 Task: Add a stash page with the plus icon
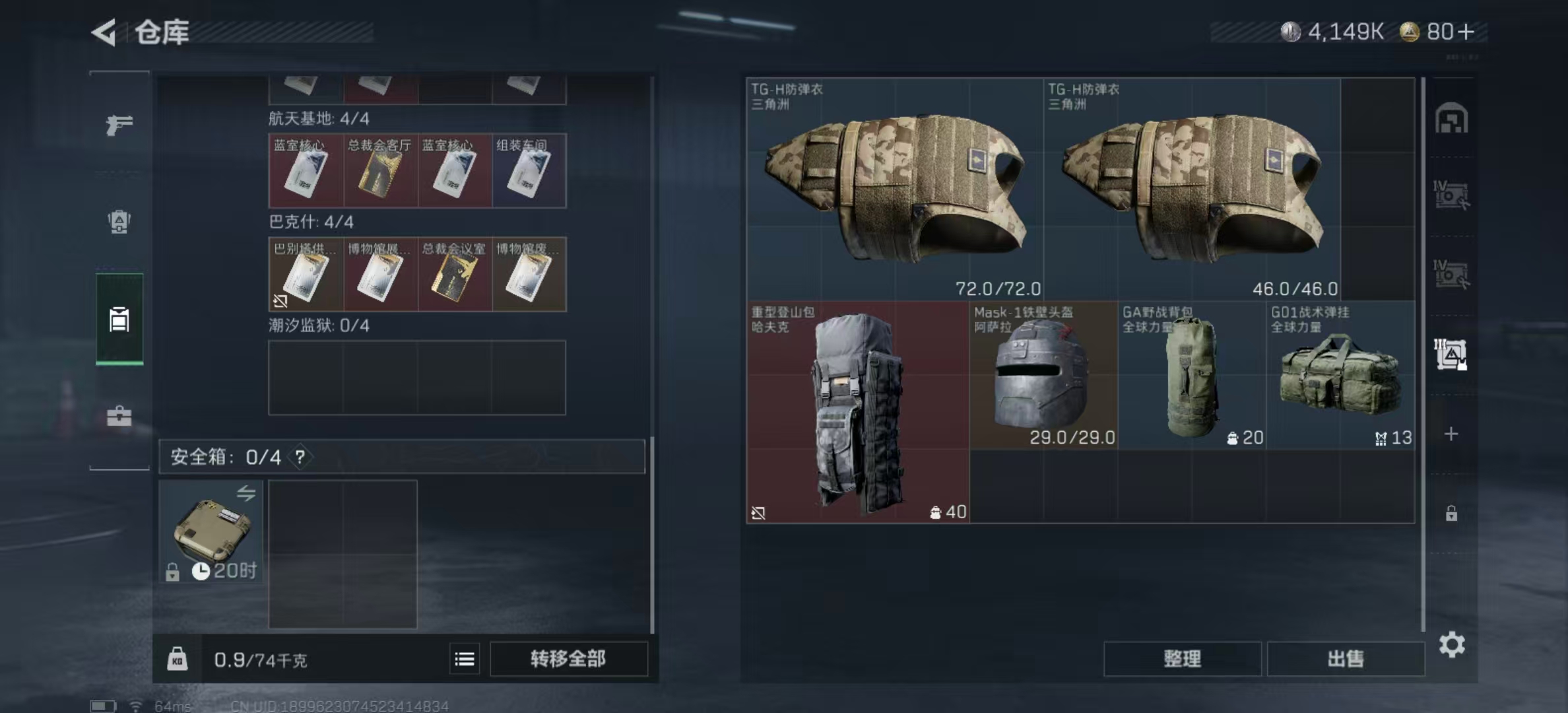point(1451,434)
